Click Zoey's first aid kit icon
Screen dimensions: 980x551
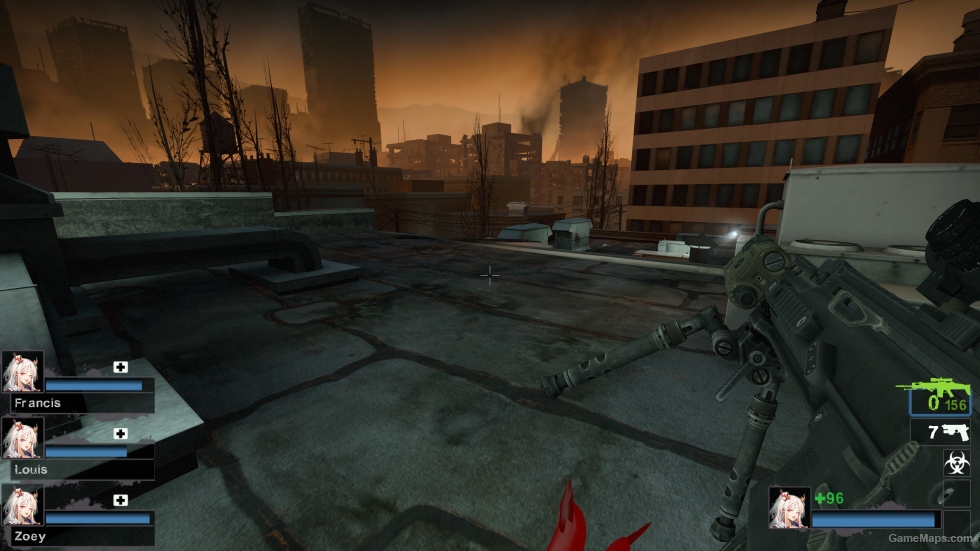tap(121, 500)
